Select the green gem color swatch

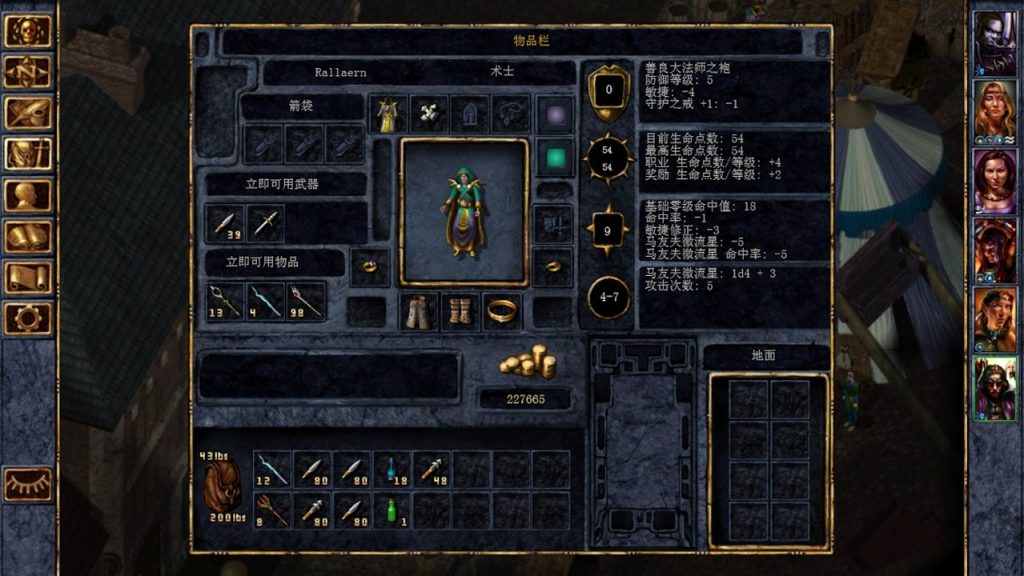tap(555, 157)
